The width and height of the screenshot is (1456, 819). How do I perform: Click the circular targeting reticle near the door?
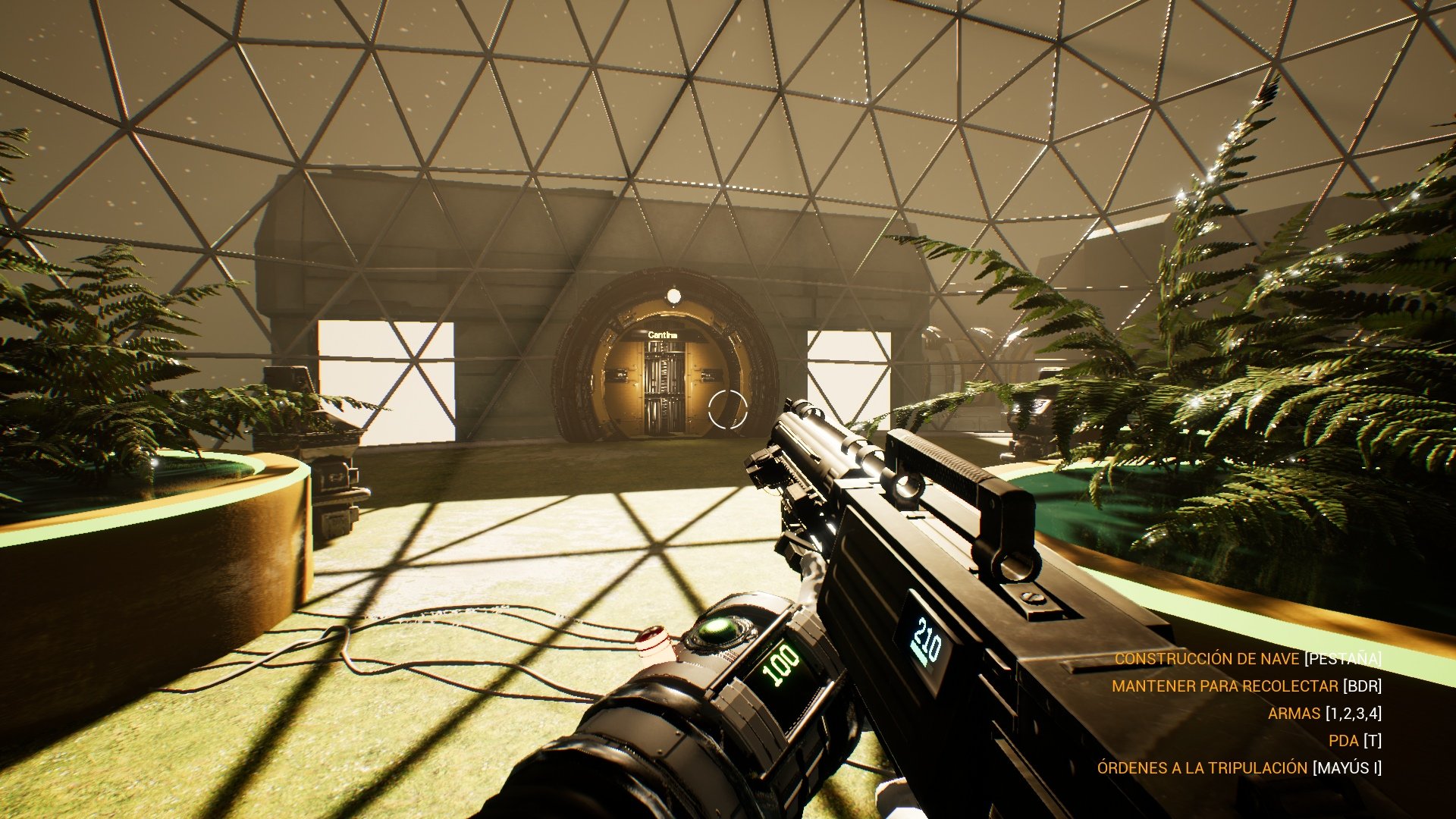pyautogui.click(x=728, y=409)
